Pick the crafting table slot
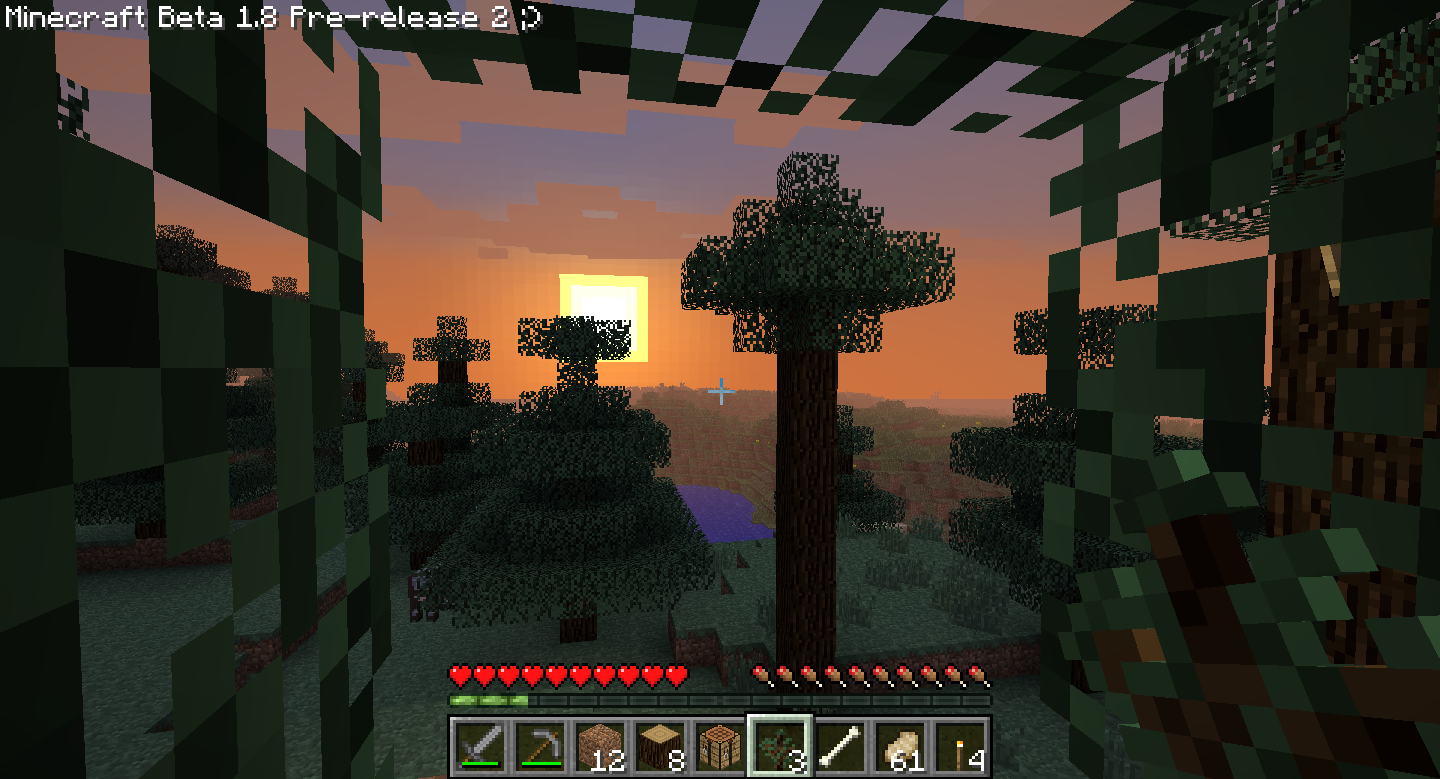1440x779 pixels. point(718,745)
